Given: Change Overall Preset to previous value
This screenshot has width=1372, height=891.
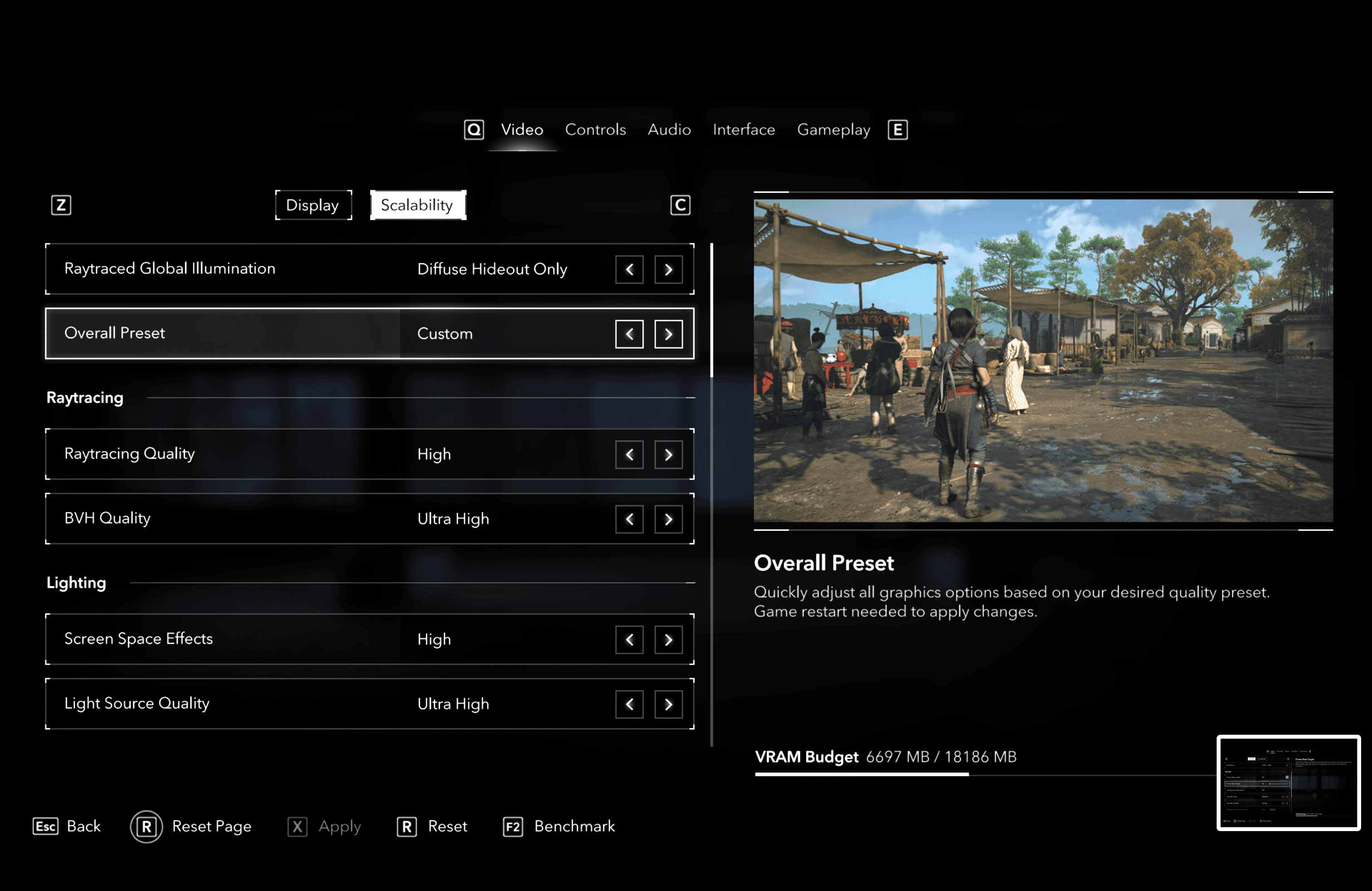Looking at the screenshot, I should [629, 334].
